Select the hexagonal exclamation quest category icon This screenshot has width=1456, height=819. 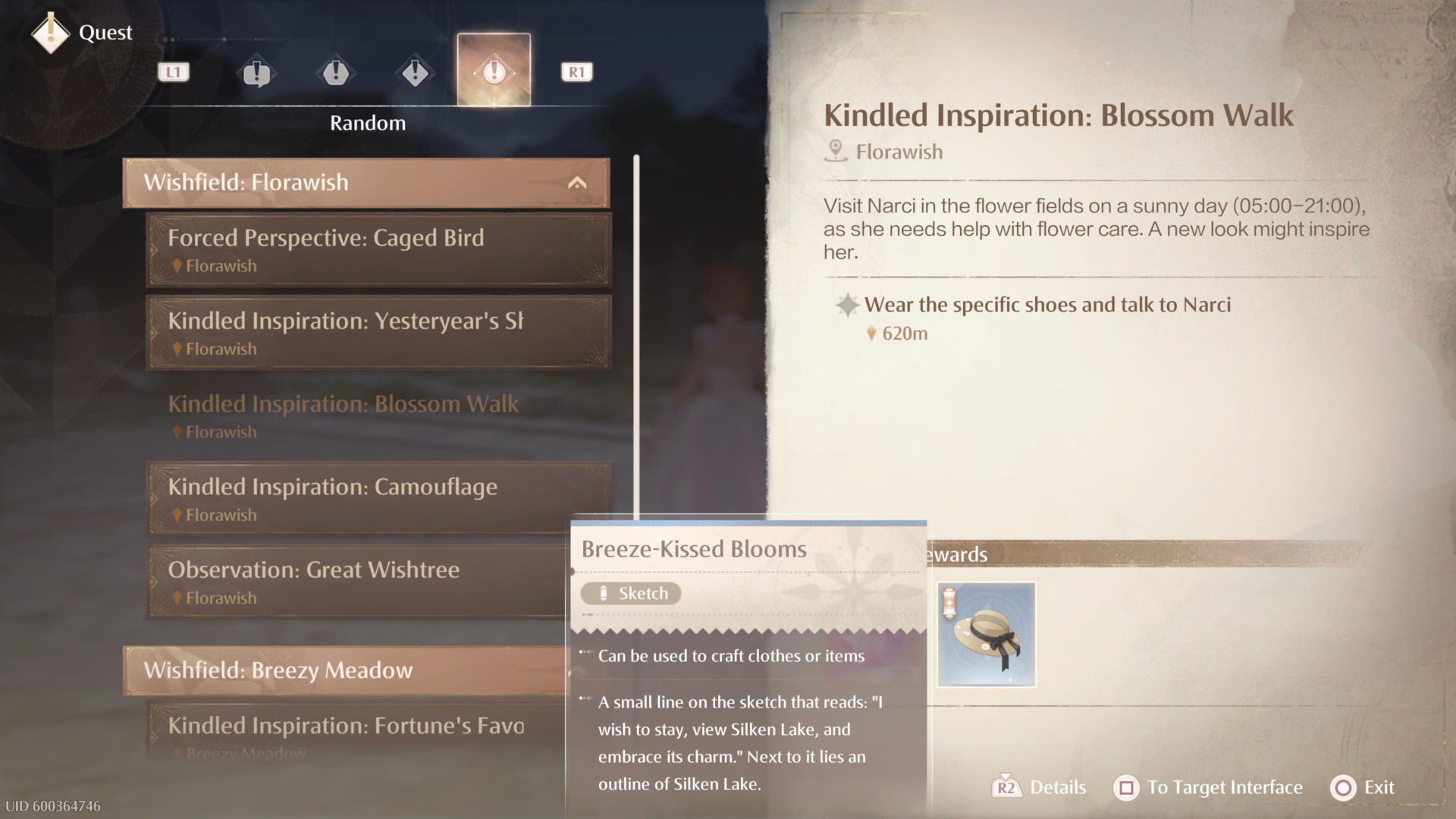[336, 72]
